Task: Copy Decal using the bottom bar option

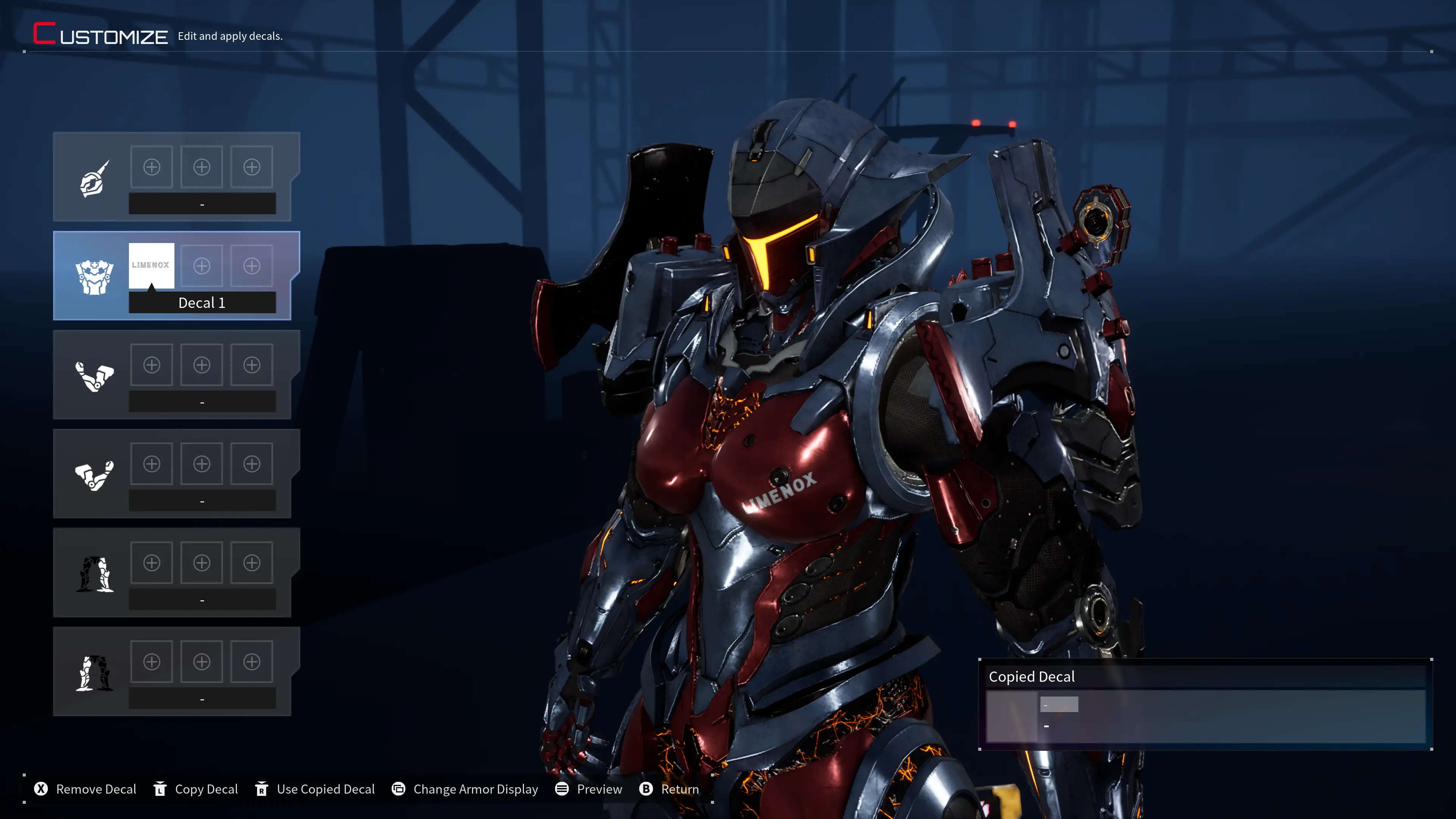Action: click(196, 789)
